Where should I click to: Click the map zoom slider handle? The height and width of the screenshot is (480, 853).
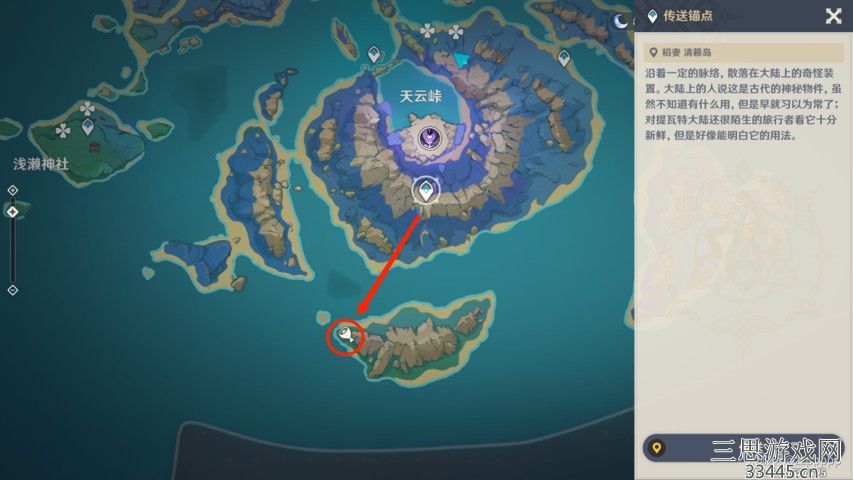pyautogui.click(x=12, y=211)
